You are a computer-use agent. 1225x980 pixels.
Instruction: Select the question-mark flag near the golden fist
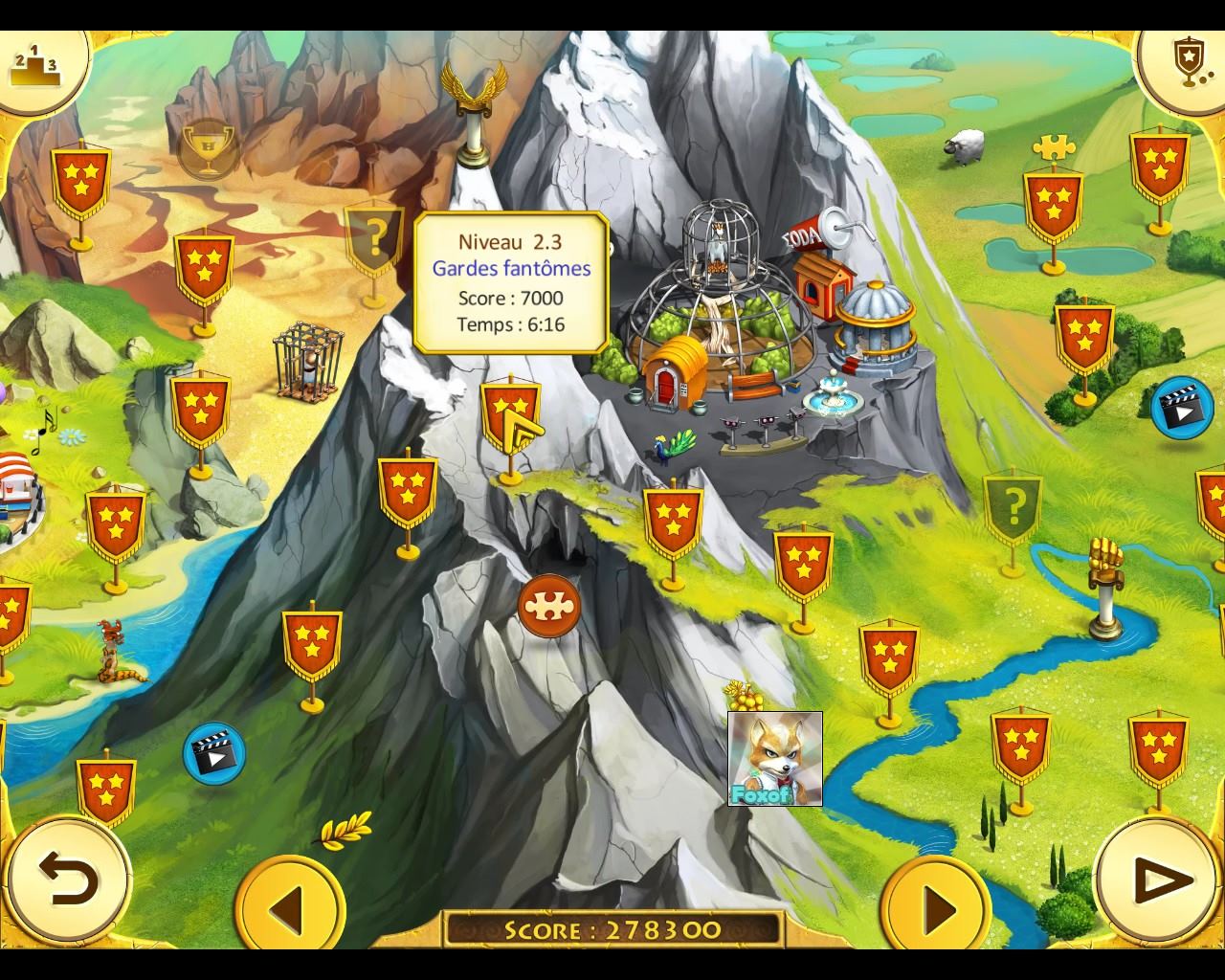pos(1013,503)
